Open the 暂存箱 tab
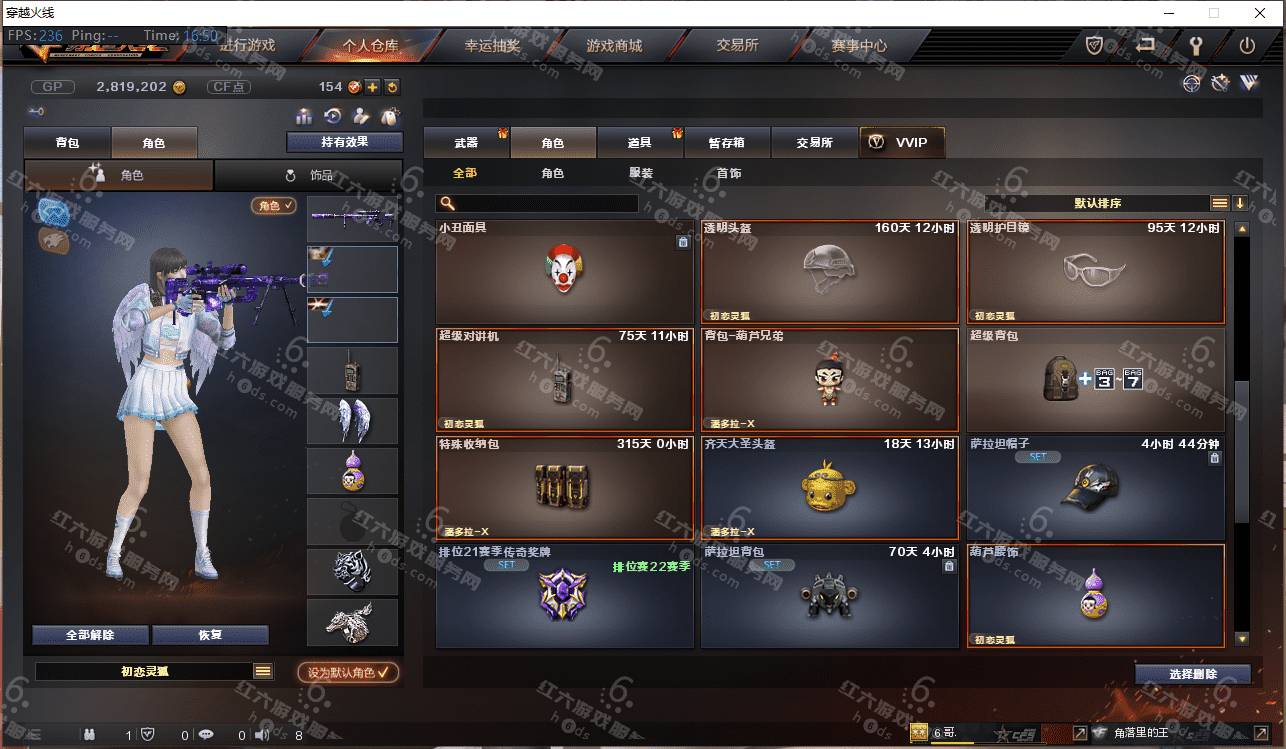The height and width of the screenshot is (749, 1286). [x=727, y=143]
